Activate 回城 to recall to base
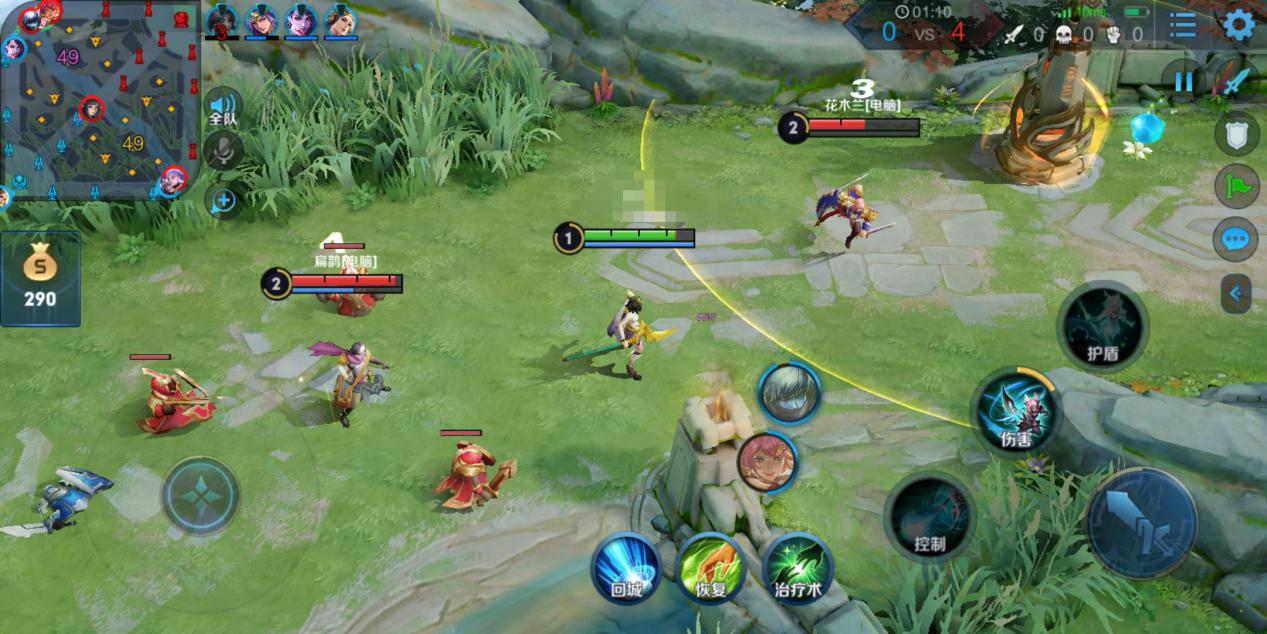Image resolution: width=1267 pixels, height=634 pixels. [x=626, y=567]
